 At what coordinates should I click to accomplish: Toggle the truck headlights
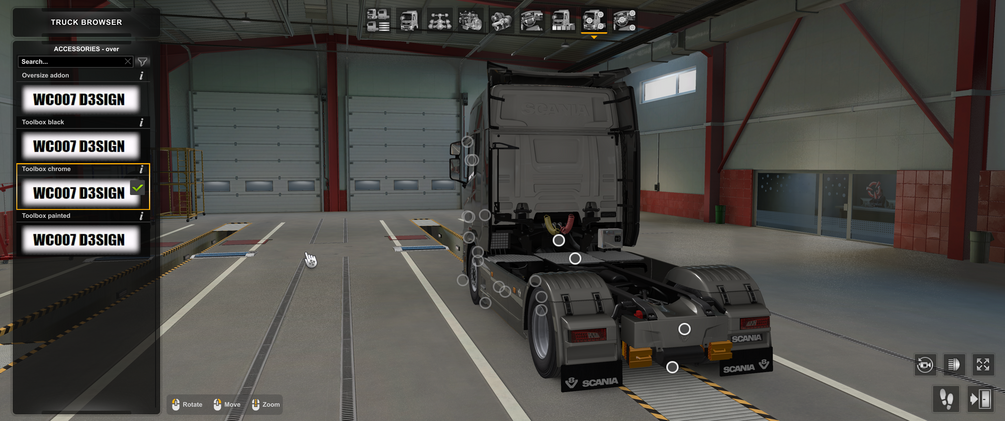pos(954,365)
